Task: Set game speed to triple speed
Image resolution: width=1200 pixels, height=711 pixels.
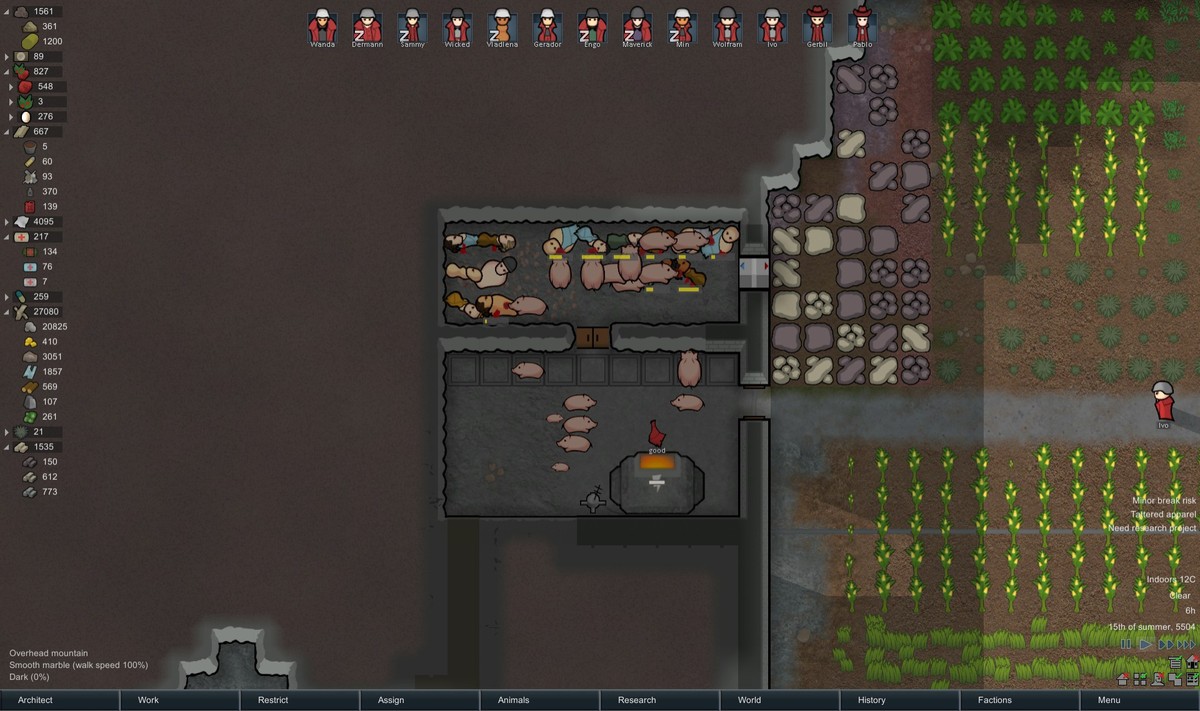Action: coord(1185,645)
